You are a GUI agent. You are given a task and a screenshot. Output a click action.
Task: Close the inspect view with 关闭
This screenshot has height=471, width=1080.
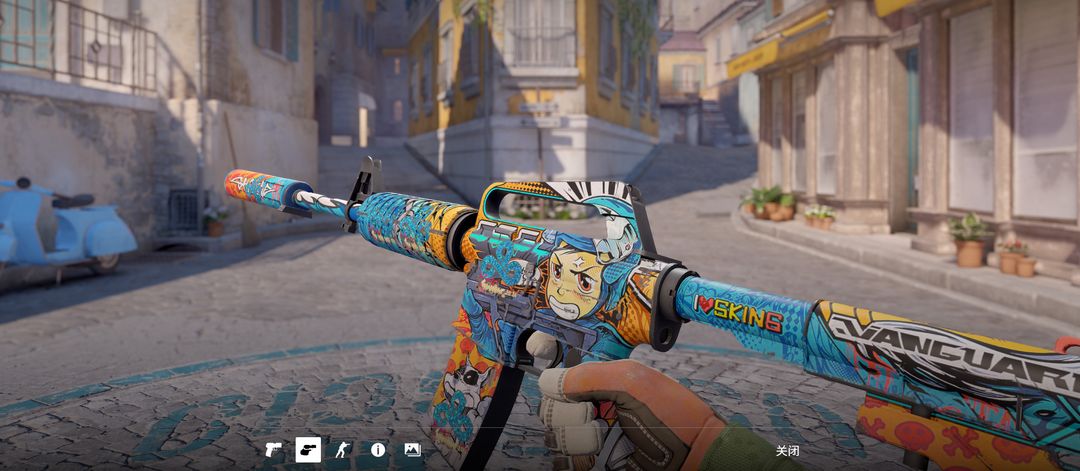click(x=787, y=451)
